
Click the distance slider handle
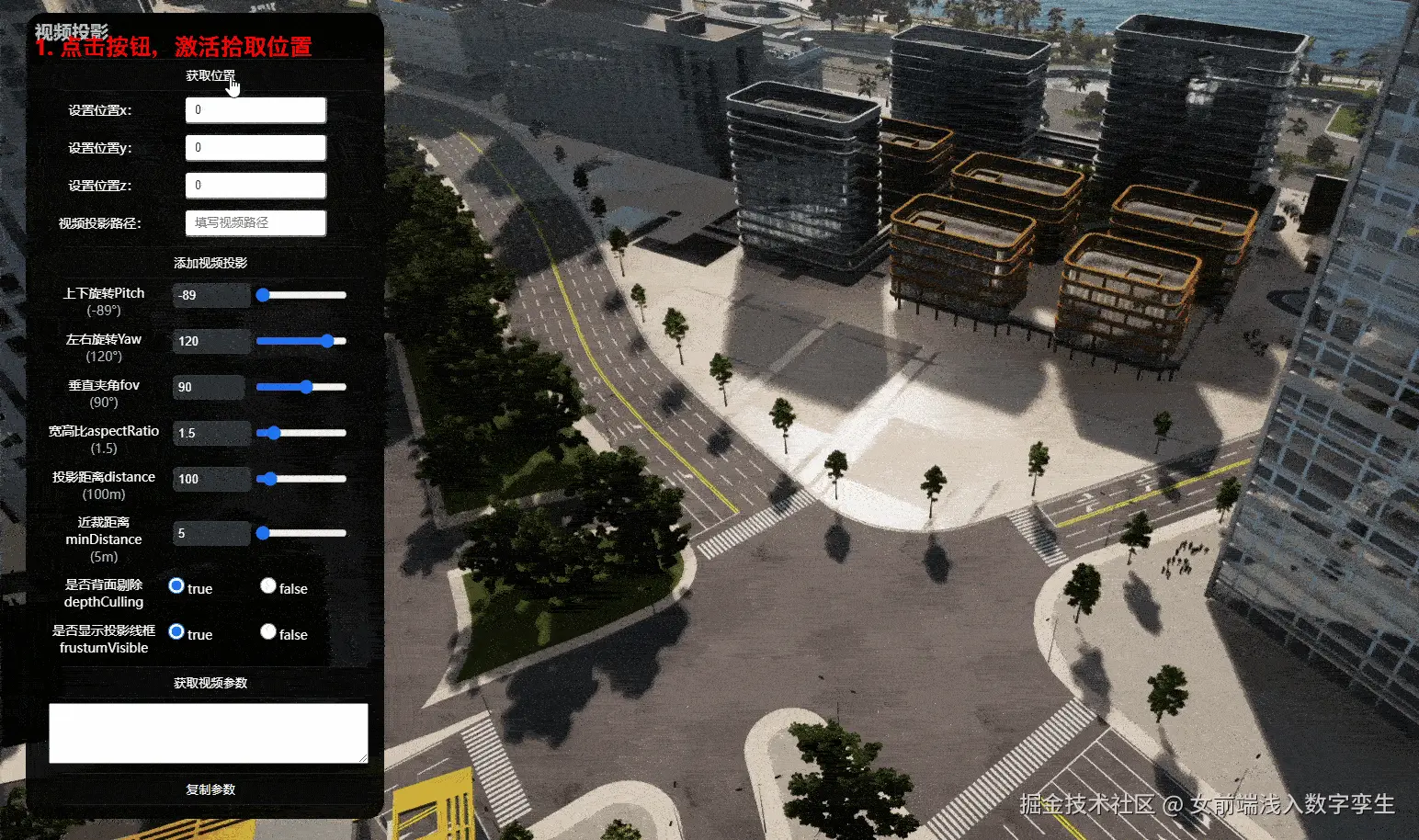269,479
